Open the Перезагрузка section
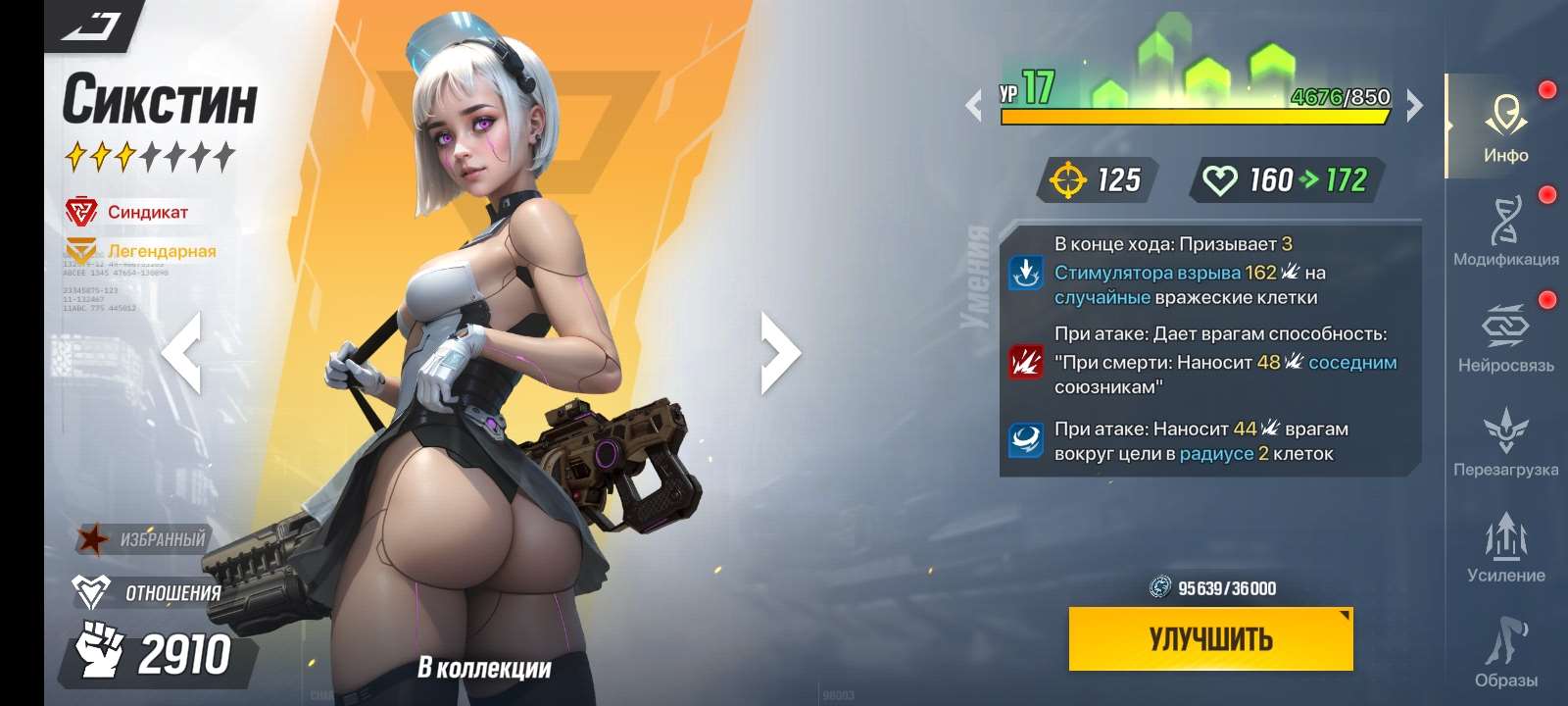This screenshot has width=1568, height=706. (x=1506, y=441)
